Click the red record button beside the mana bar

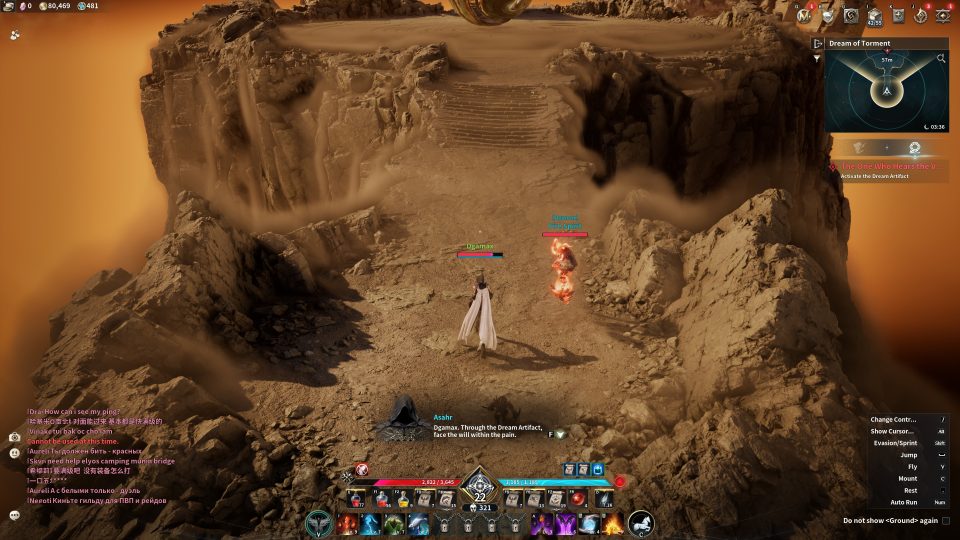click(620, 481)
